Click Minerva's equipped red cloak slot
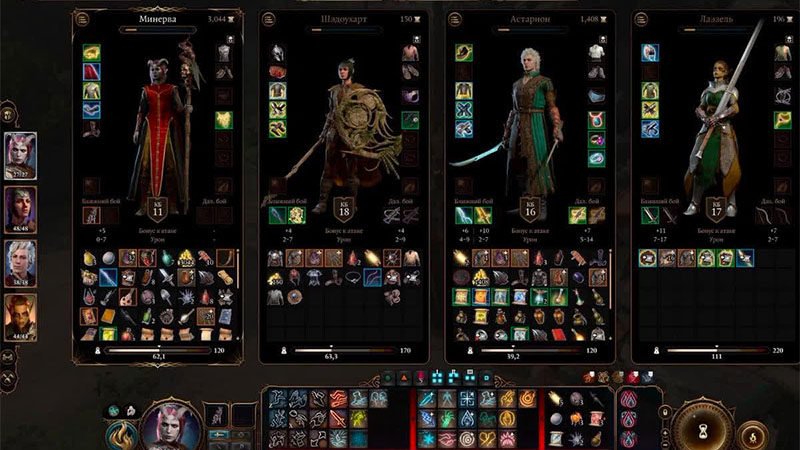 [x=89, y=71]
